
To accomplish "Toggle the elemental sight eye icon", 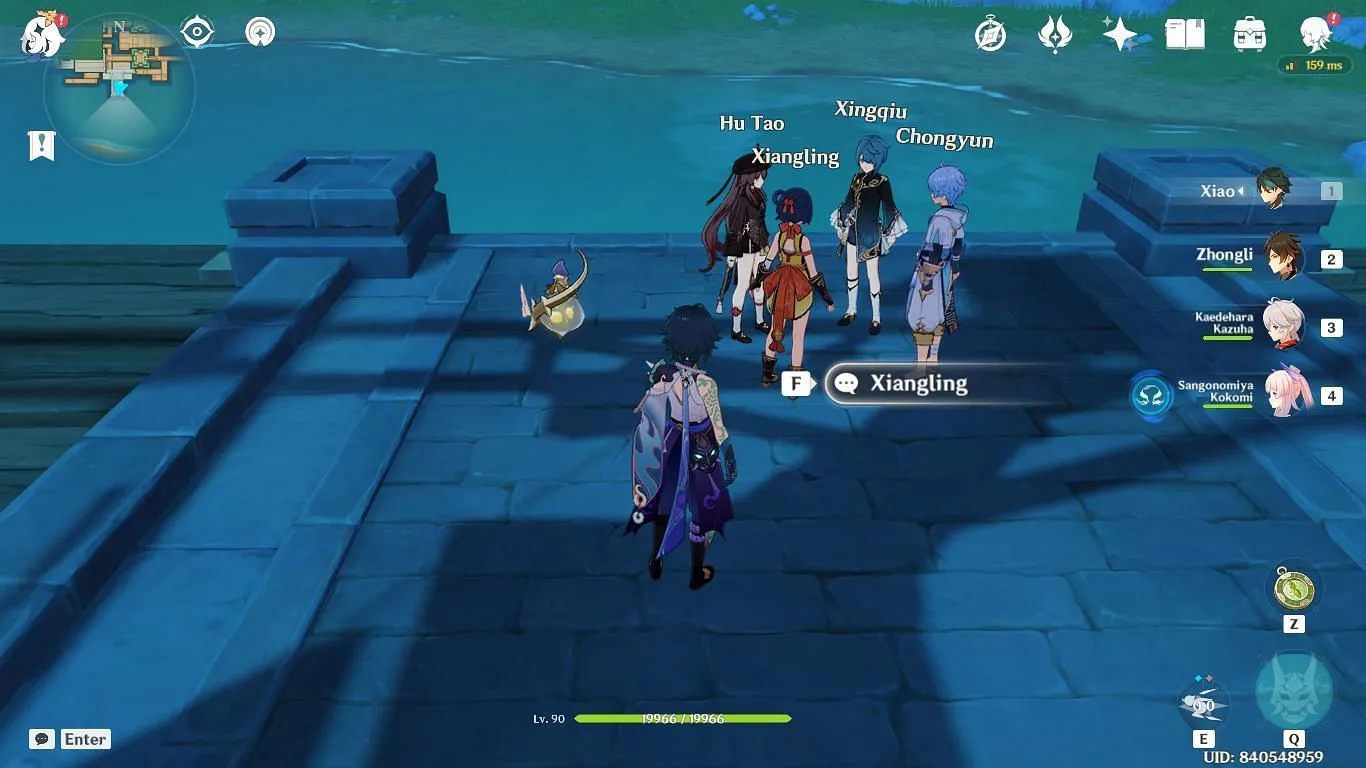I will pos(197,32).
